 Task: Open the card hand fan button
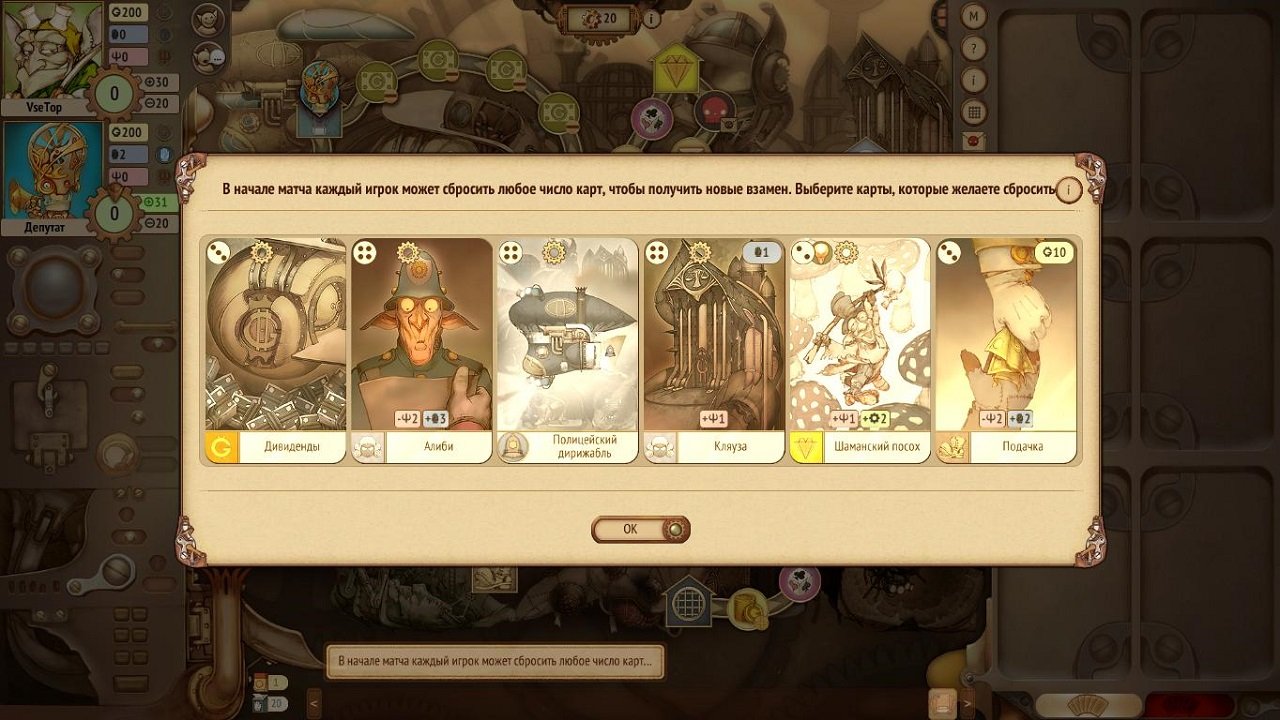(1088, 706)
